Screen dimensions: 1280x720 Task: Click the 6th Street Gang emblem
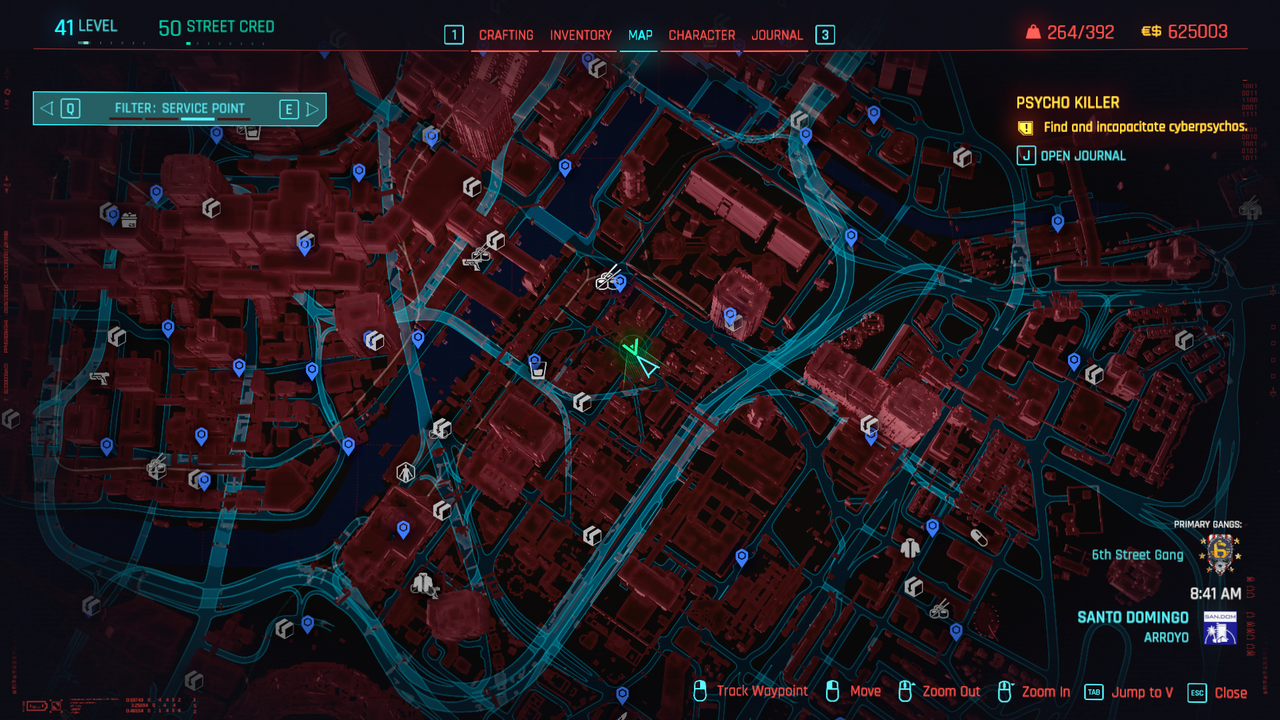pos(1219,553)
